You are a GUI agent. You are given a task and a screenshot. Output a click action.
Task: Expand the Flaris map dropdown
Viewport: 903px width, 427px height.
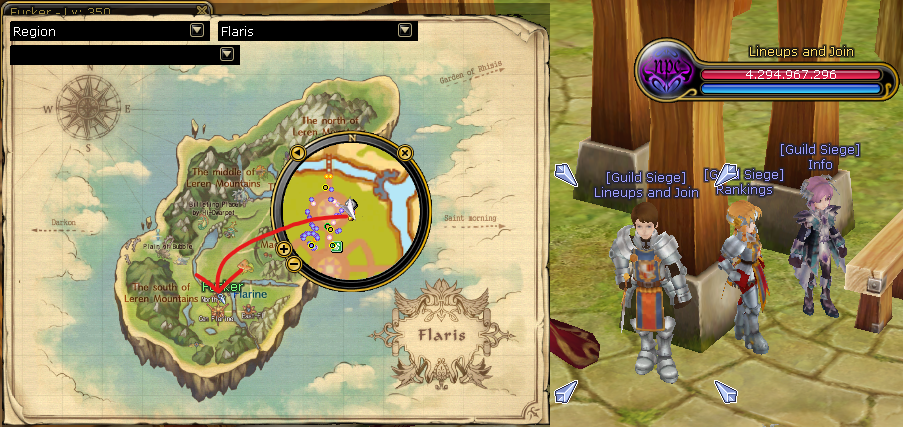(405, 31)
